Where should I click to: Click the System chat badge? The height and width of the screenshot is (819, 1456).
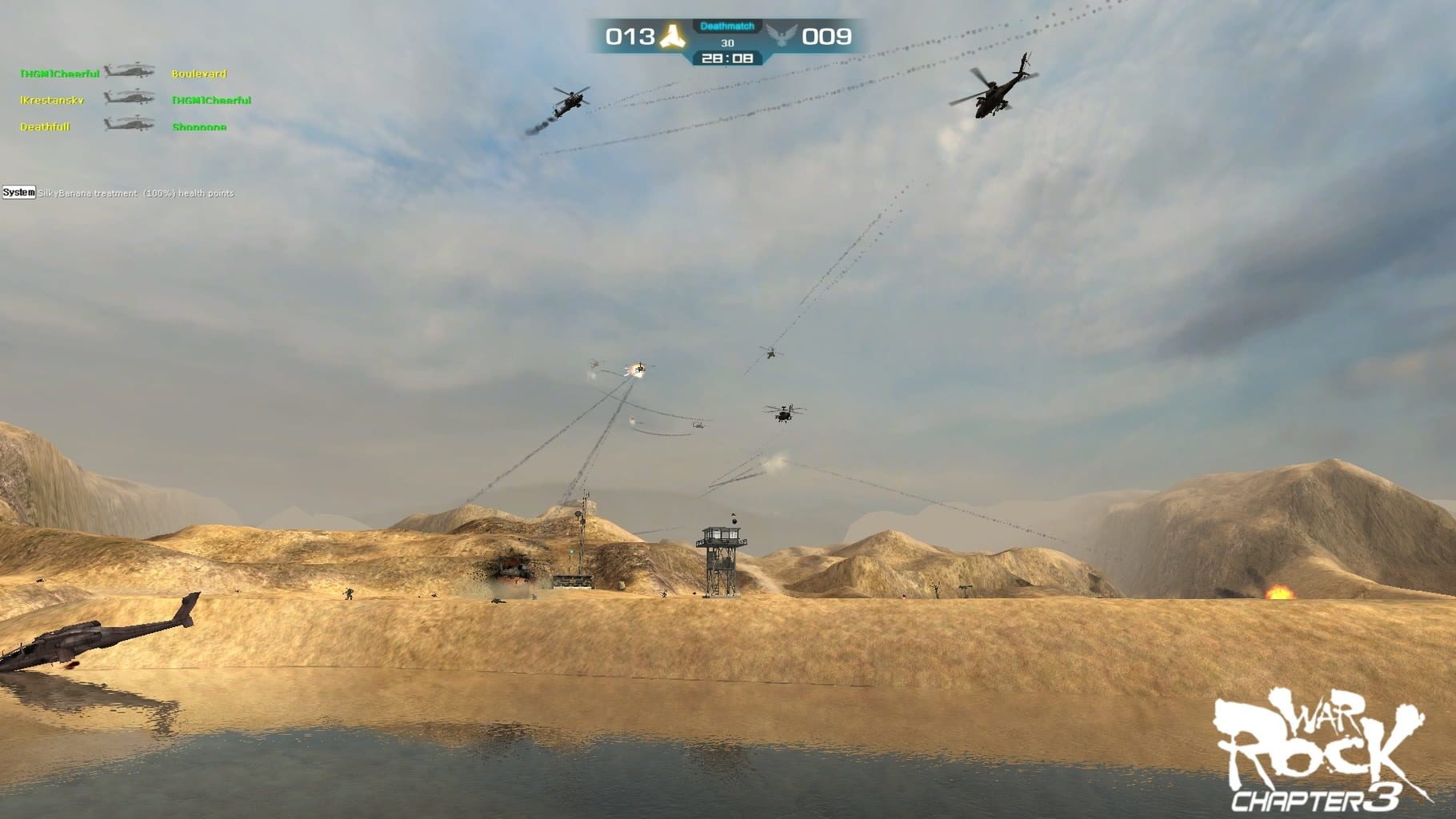pos(18,194)
